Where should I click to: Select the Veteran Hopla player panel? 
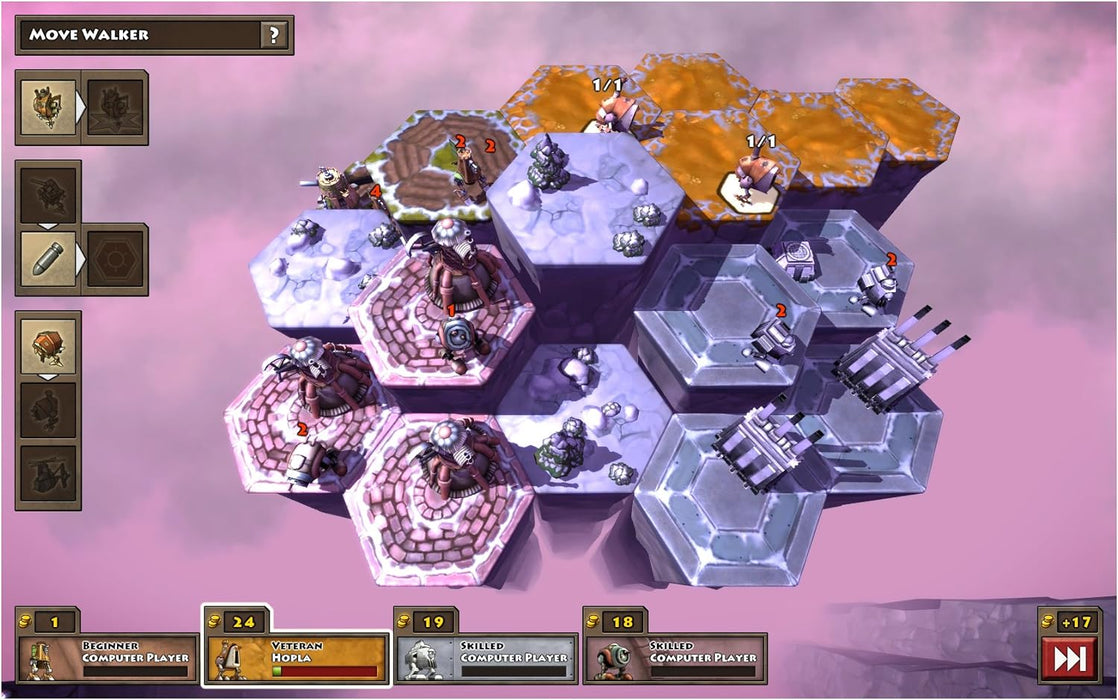[296, 657]
